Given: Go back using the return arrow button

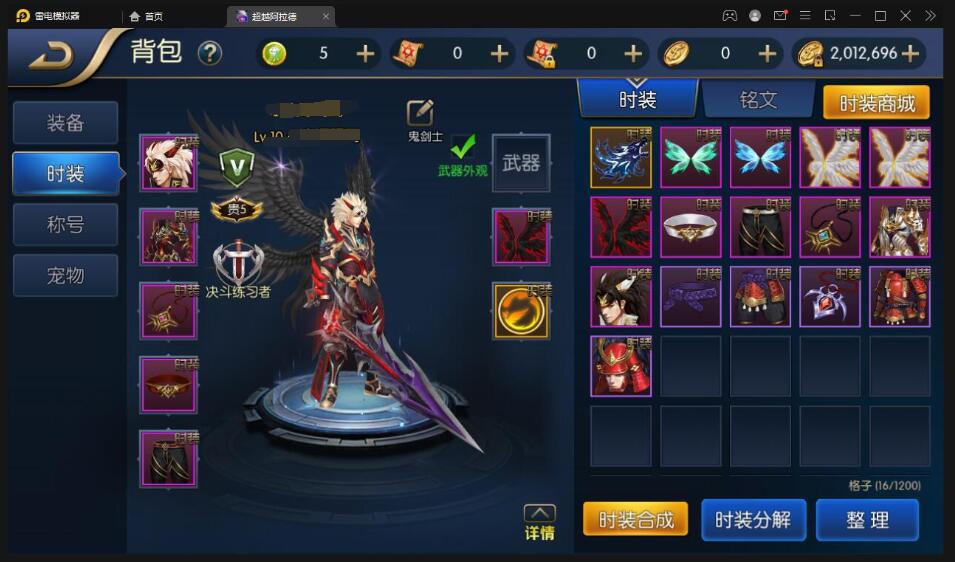Looking at the screenshot, I should [52, 56].
